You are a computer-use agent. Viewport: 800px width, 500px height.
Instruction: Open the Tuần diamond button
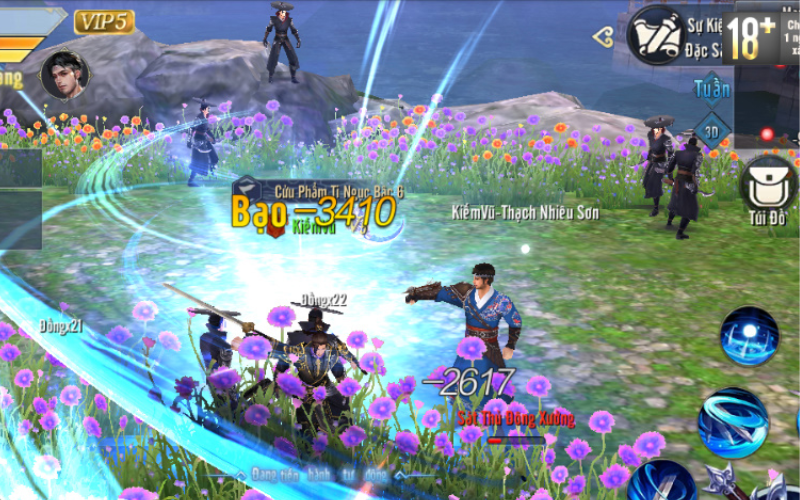712,89
